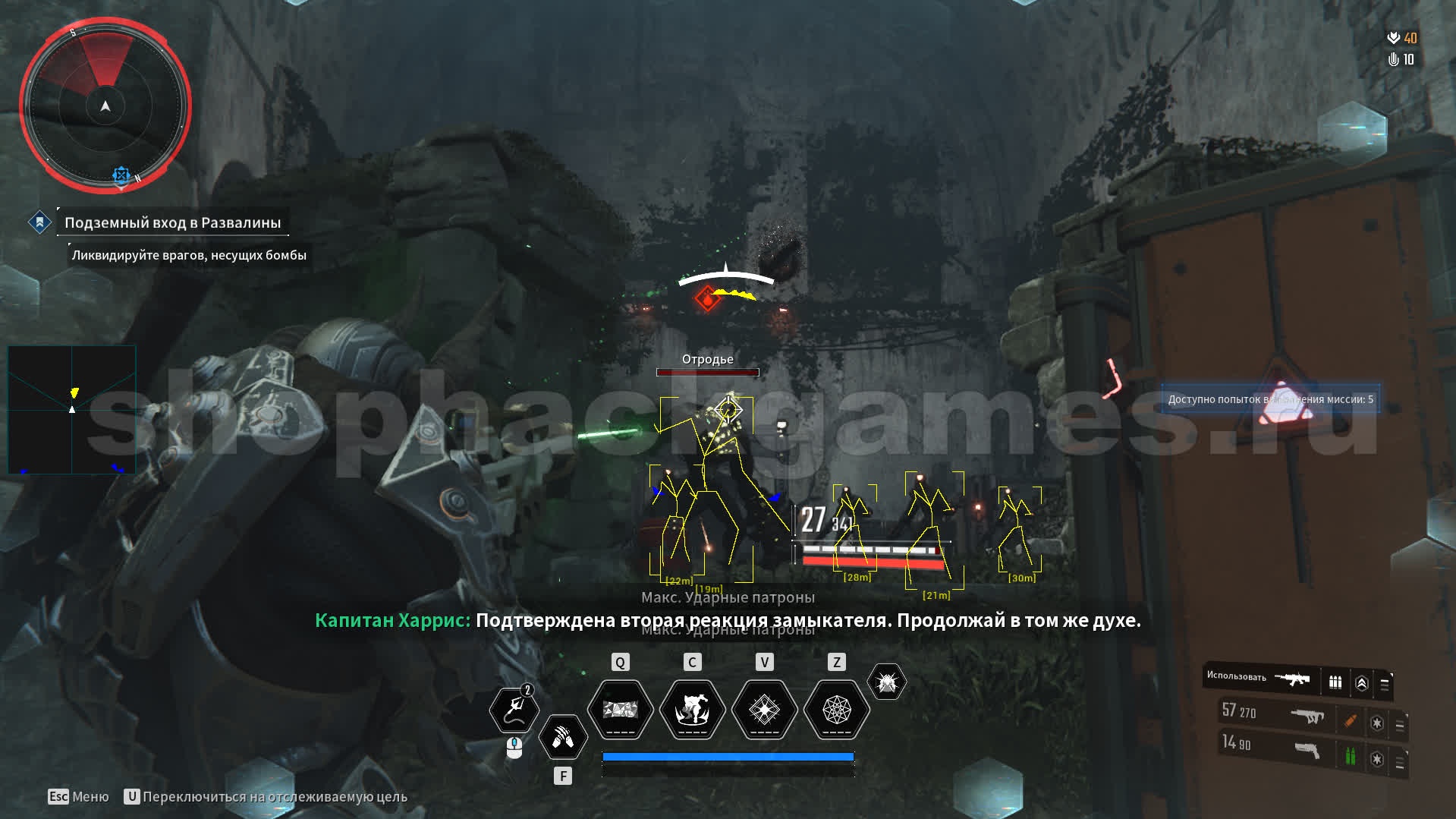Click the green double-bullet ammo icon
The height and width of the screenshot is (819, 1456).
pyautogui.click(x=1351, y=756)
